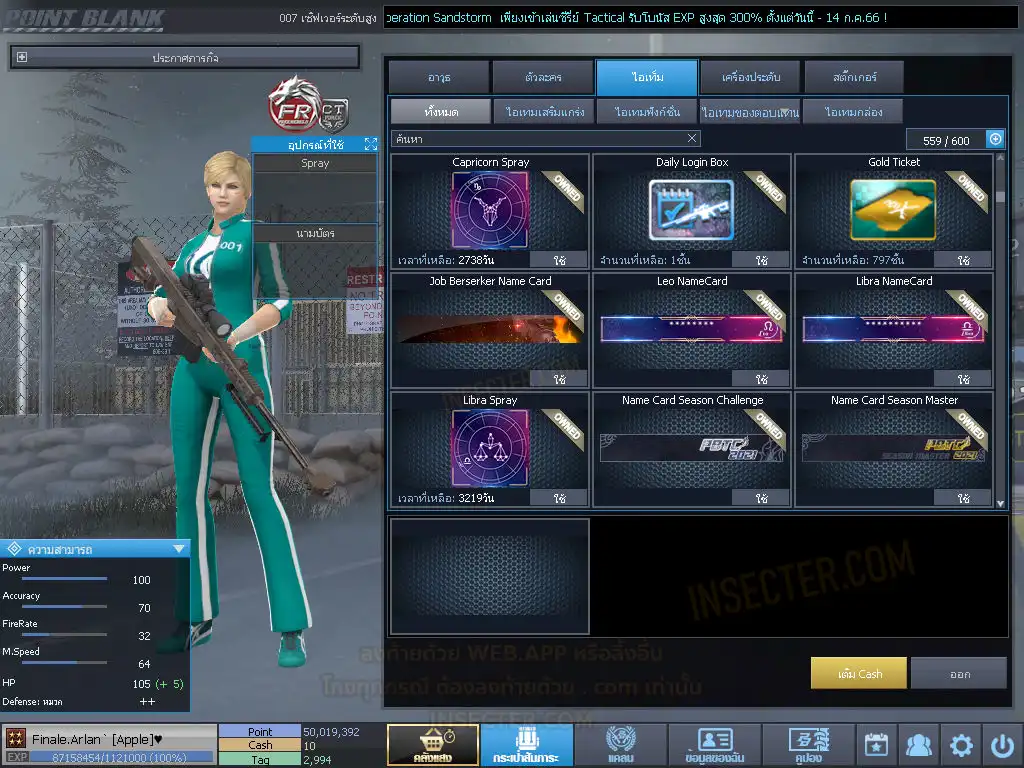Filter items by ไอเทมกล่อง box category
Image resolution: width=1024 pixels, height=768 pixels.
tap(852, 112)
